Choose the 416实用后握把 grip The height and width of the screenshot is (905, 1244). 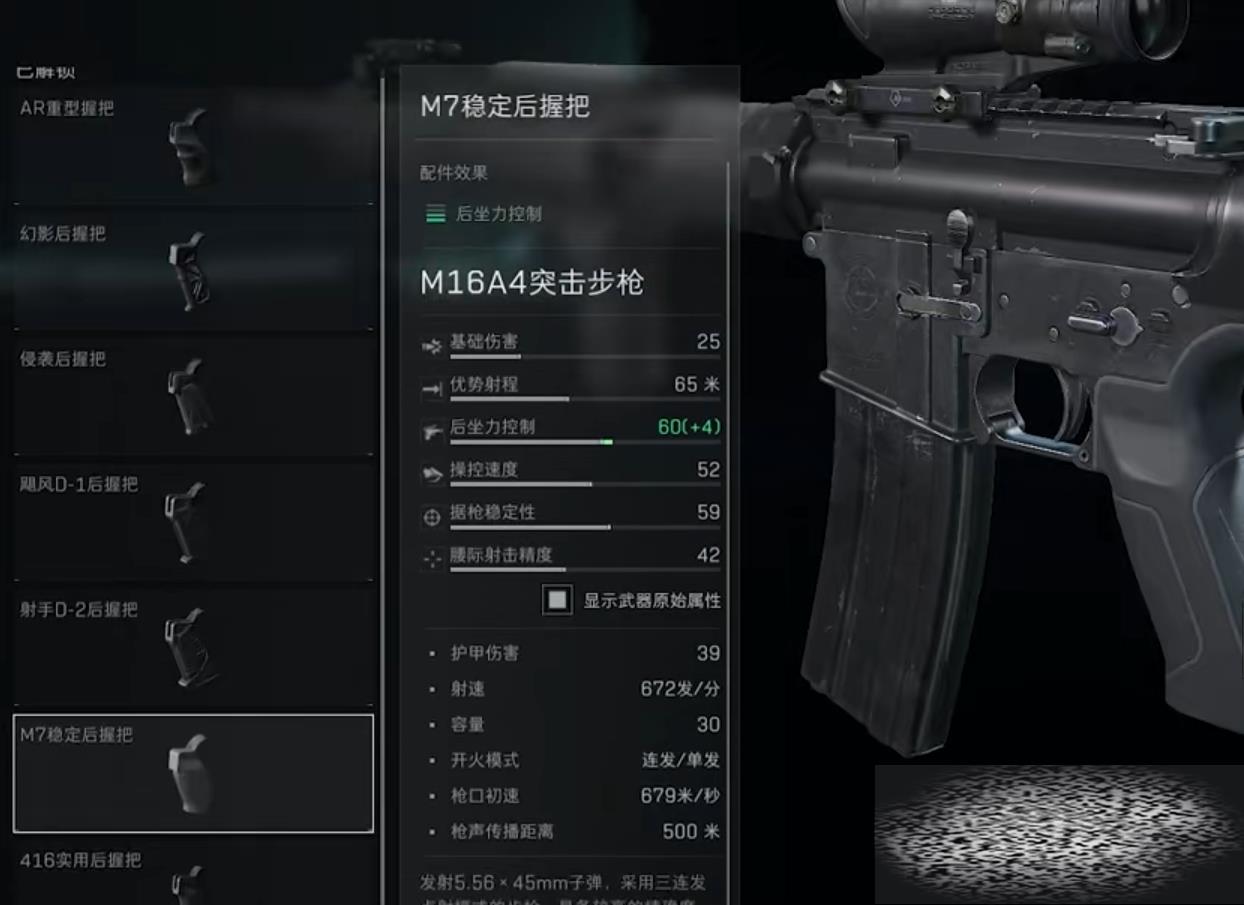(x=193, y=877)
